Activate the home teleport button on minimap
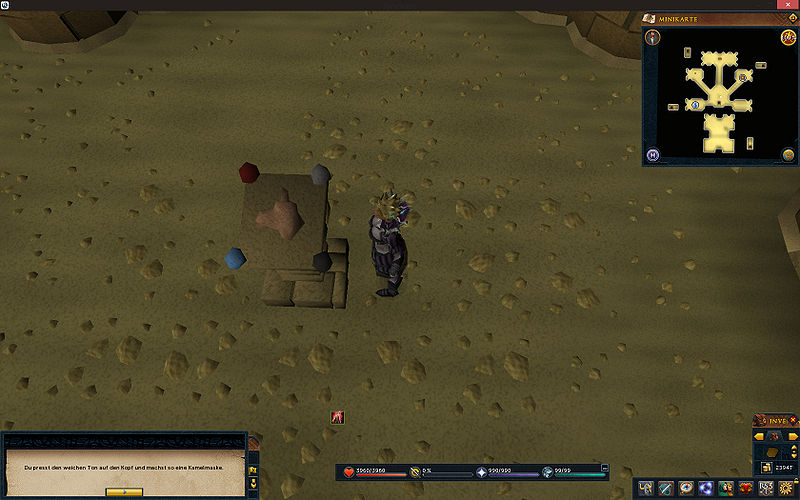Image resolution: width=800 pixels, height=500 pixels. pyautogui.click(x=652, y=155)
